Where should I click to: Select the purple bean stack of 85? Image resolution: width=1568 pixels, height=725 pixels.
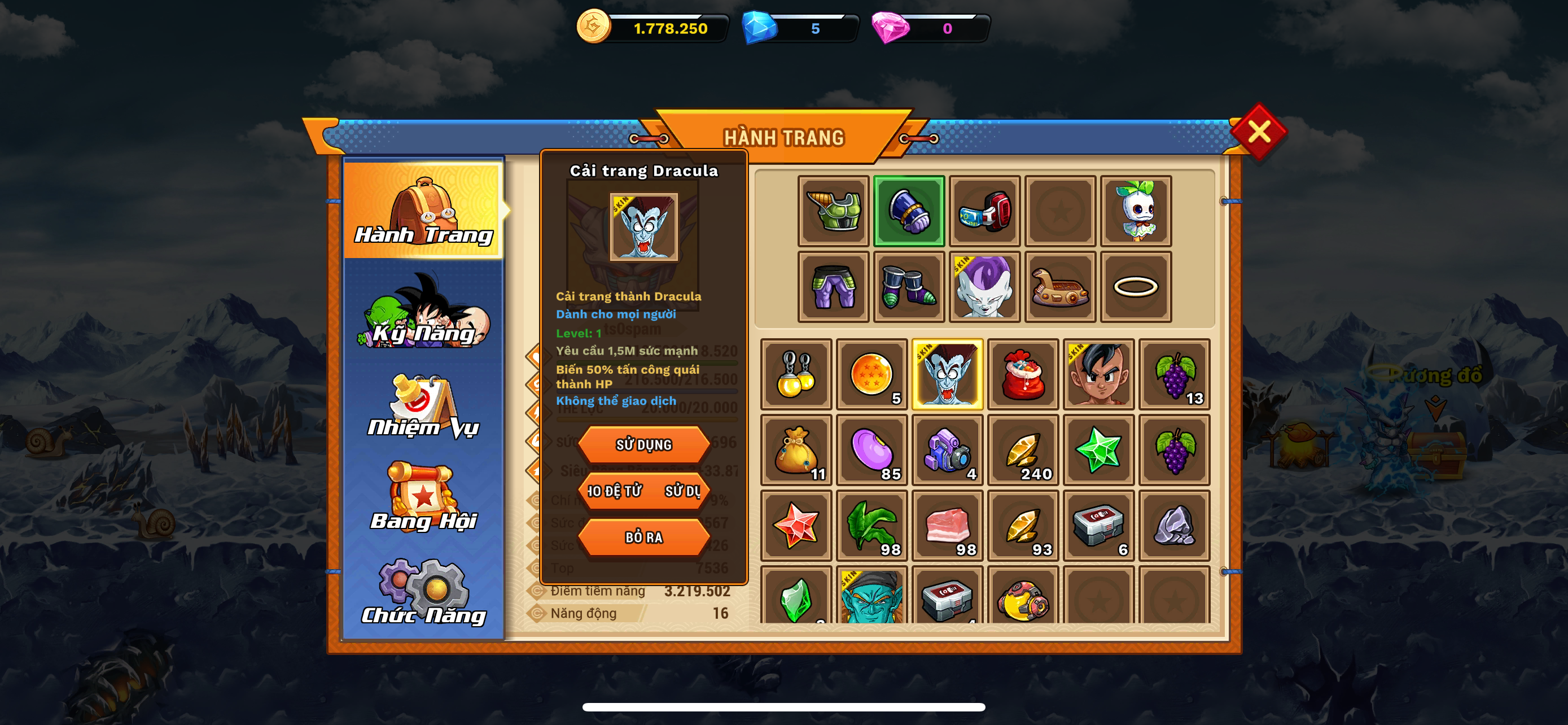pos(871,450)
